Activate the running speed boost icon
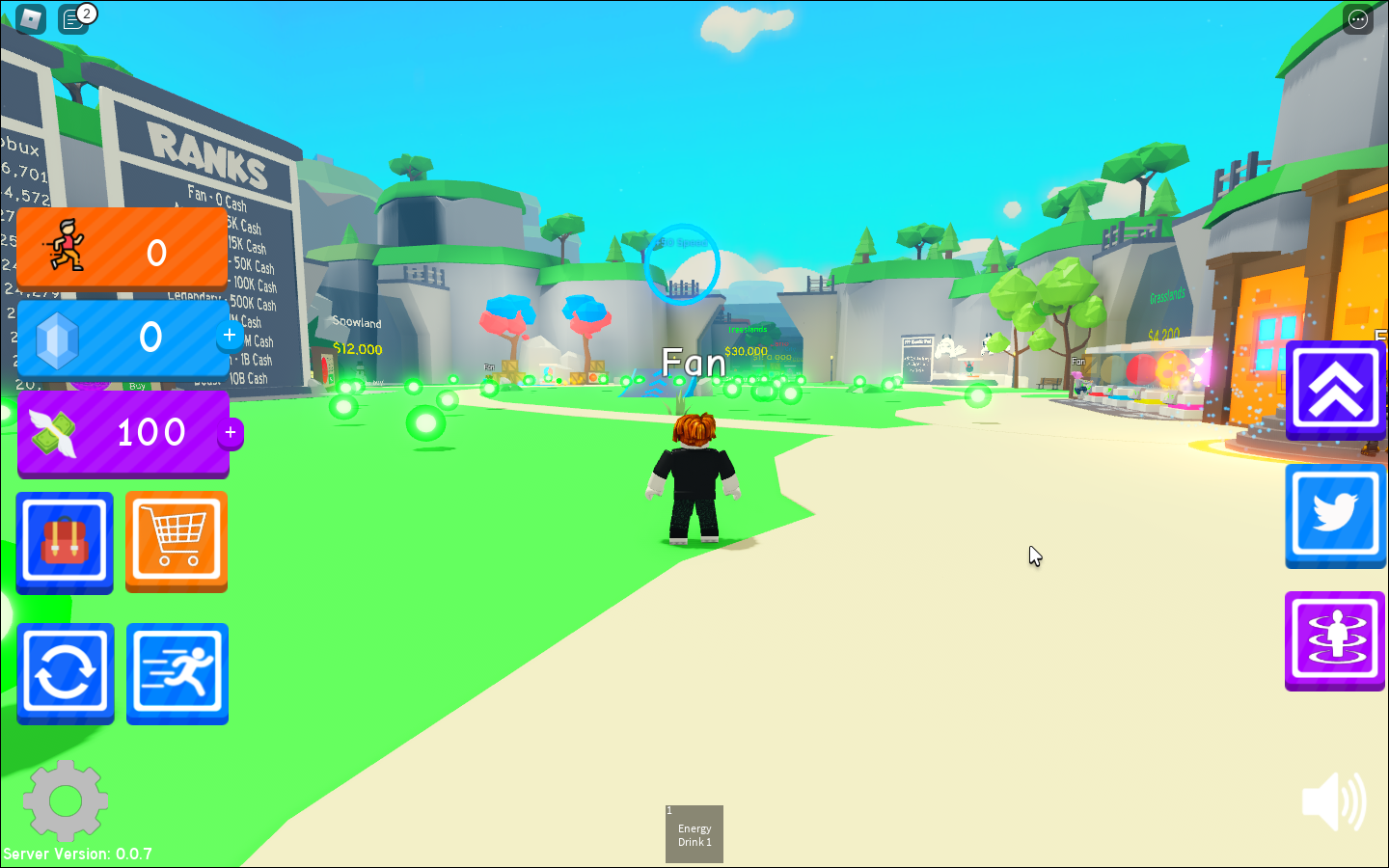This screenshot has height=868, width=1389. click(x=176, y=672)
